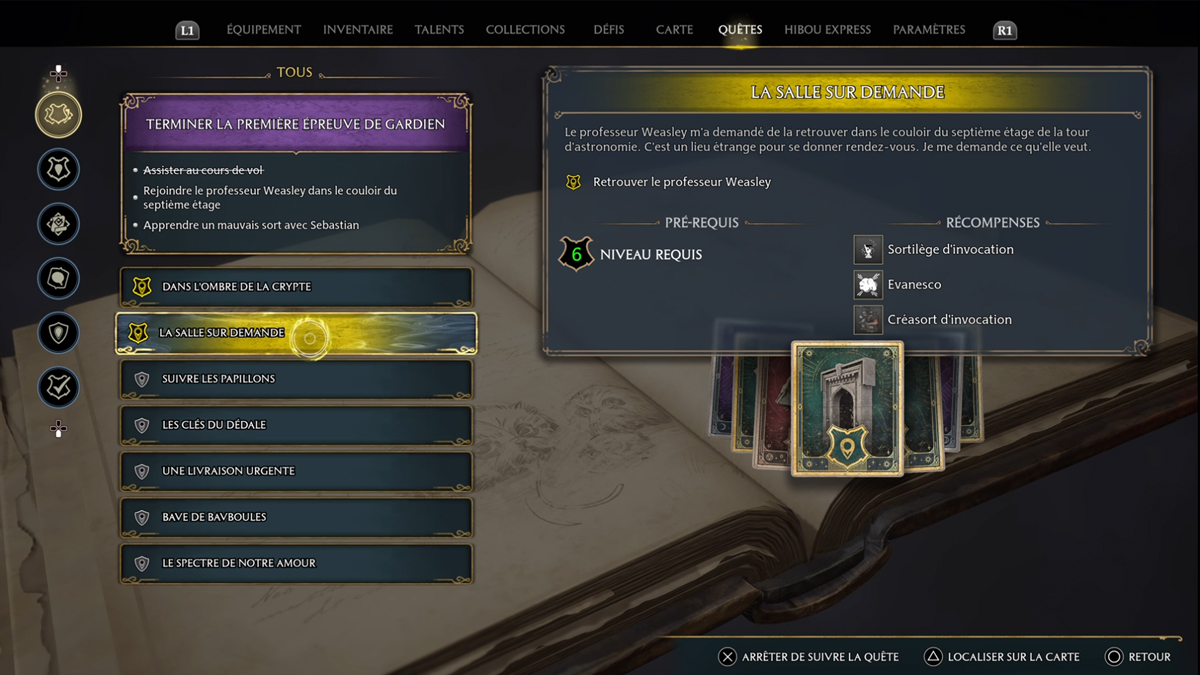The width and height of the screenshot is (1200, 675).
Task: Open the Talents tab
Action: (440, 30)
